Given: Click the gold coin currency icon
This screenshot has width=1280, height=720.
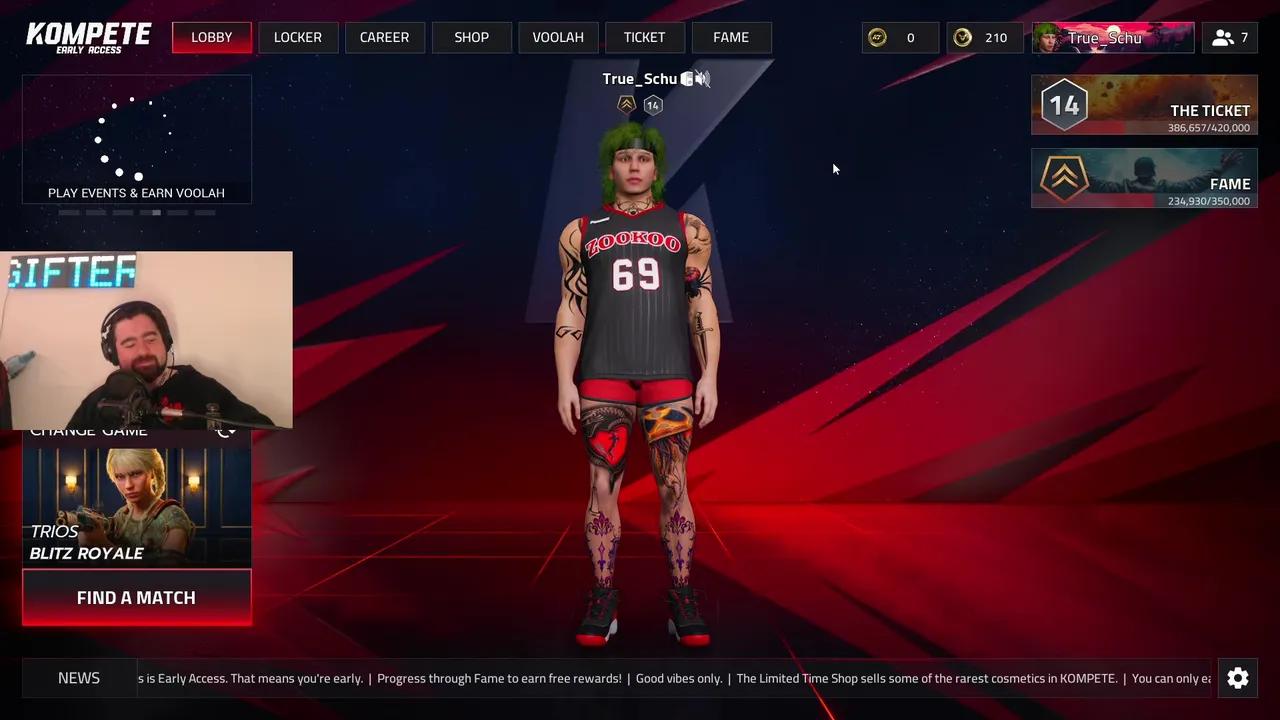Looking at the screenshot, I should [877, 37].
